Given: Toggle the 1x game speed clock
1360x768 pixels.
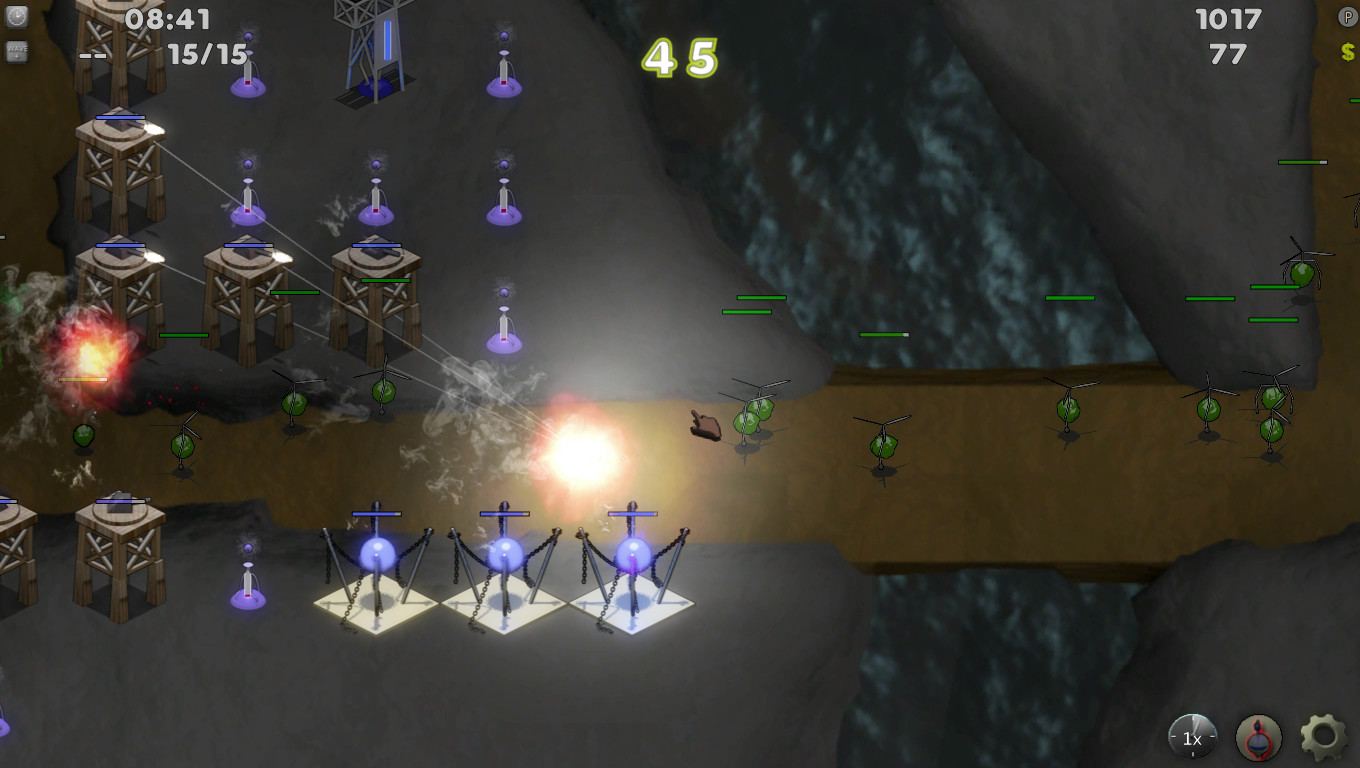Looking at the screenshot, I should [1190, 737].
